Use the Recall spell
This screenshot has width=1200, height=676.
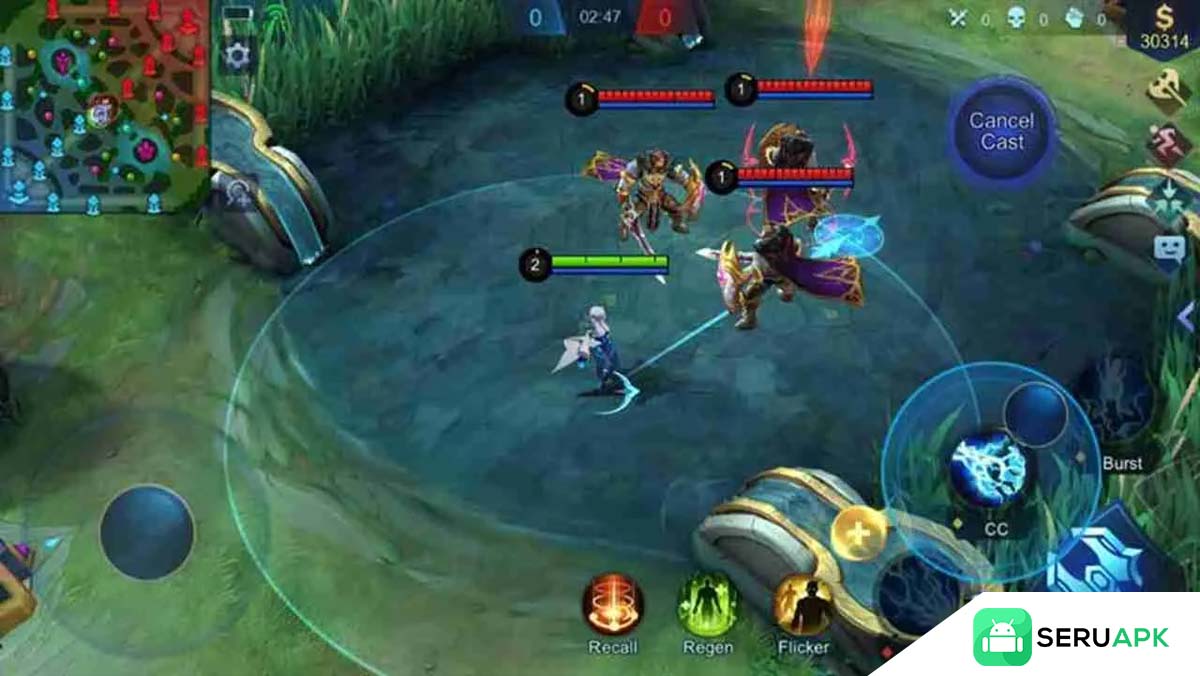coord(613,606)
